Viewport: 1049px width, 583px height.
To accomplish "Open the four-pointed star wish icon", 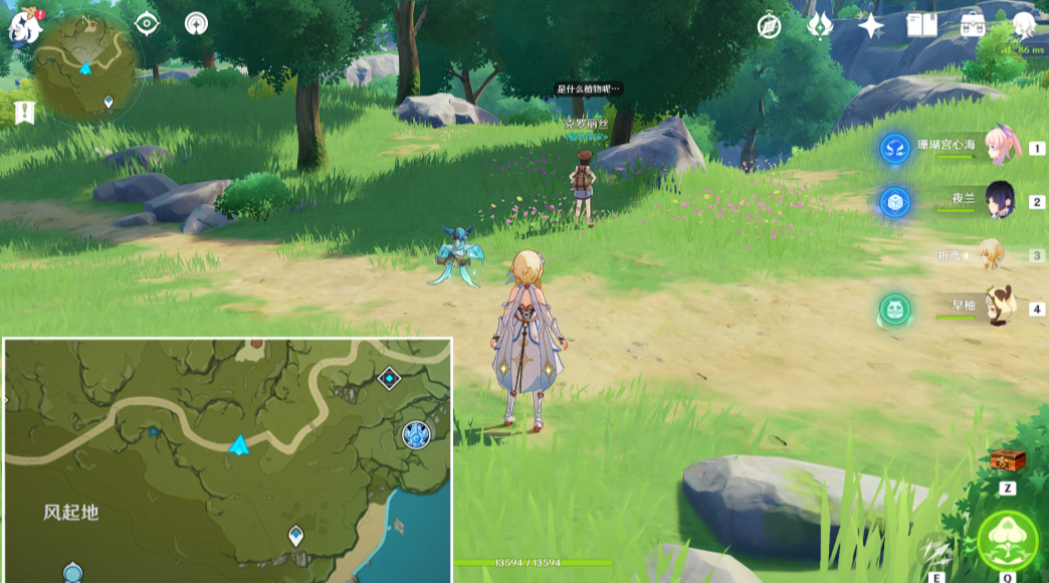I will (871, 26).
